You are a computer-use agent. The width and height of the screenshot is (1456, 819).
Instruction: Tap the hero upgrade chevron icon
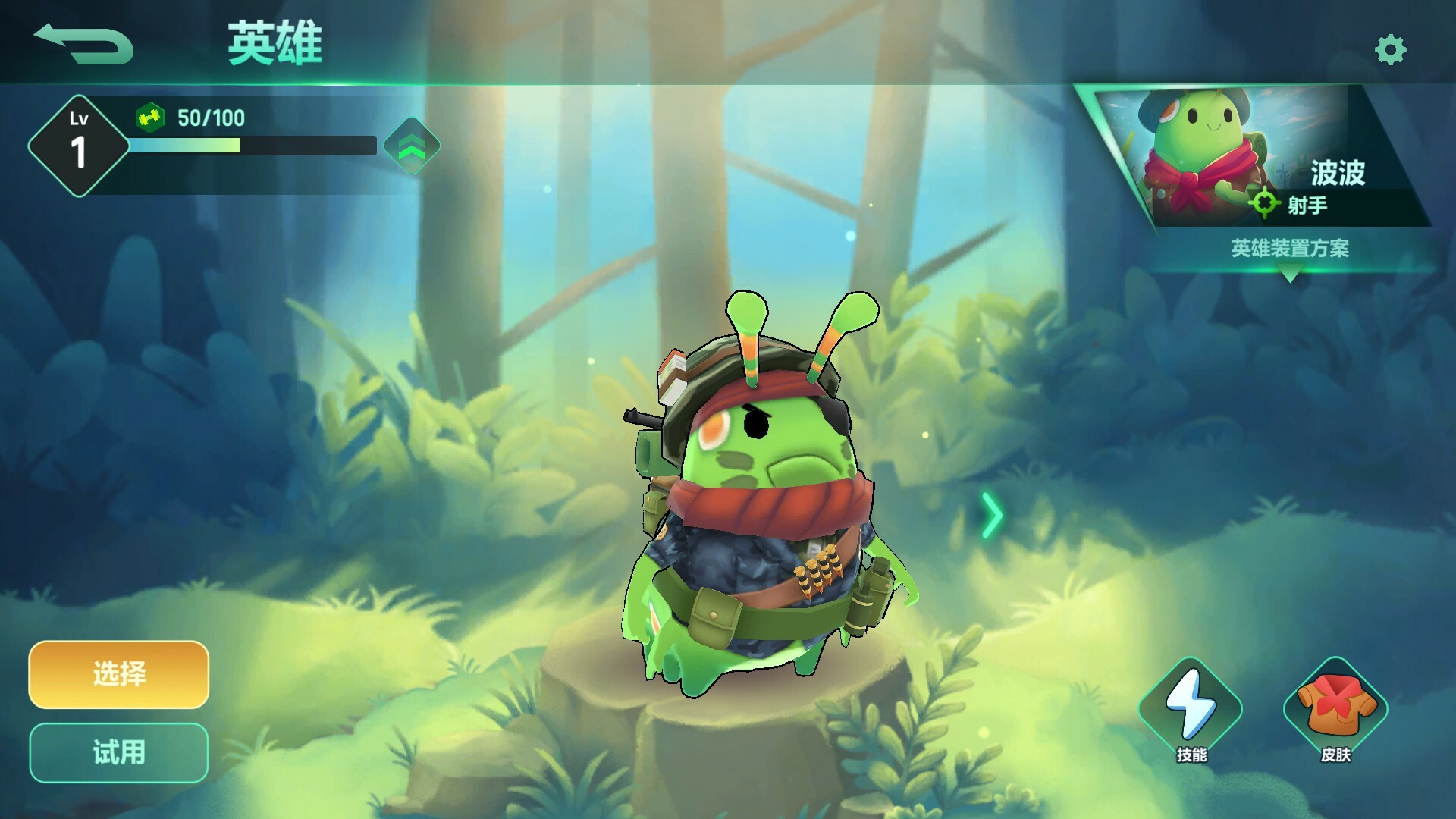[410, 147]
